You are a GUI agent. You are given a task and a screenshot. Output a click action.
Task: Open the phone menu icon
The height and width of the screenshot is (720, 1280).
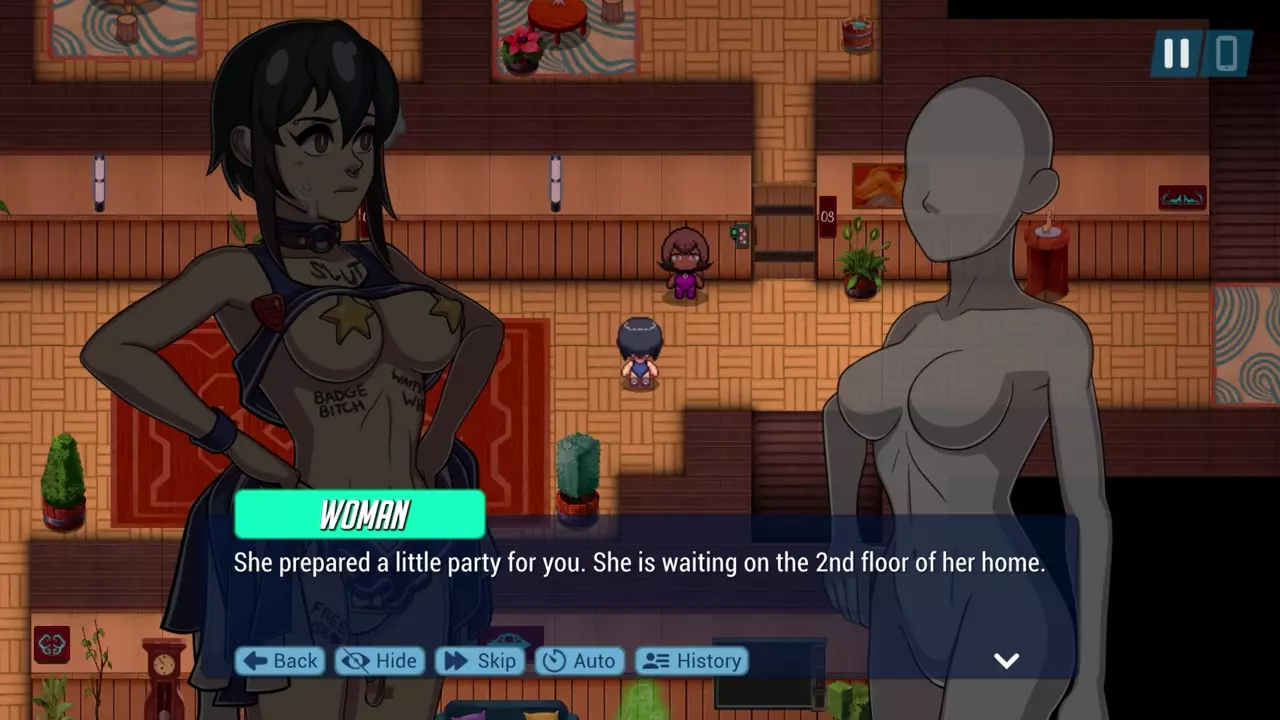click(x=1227, y=54)
